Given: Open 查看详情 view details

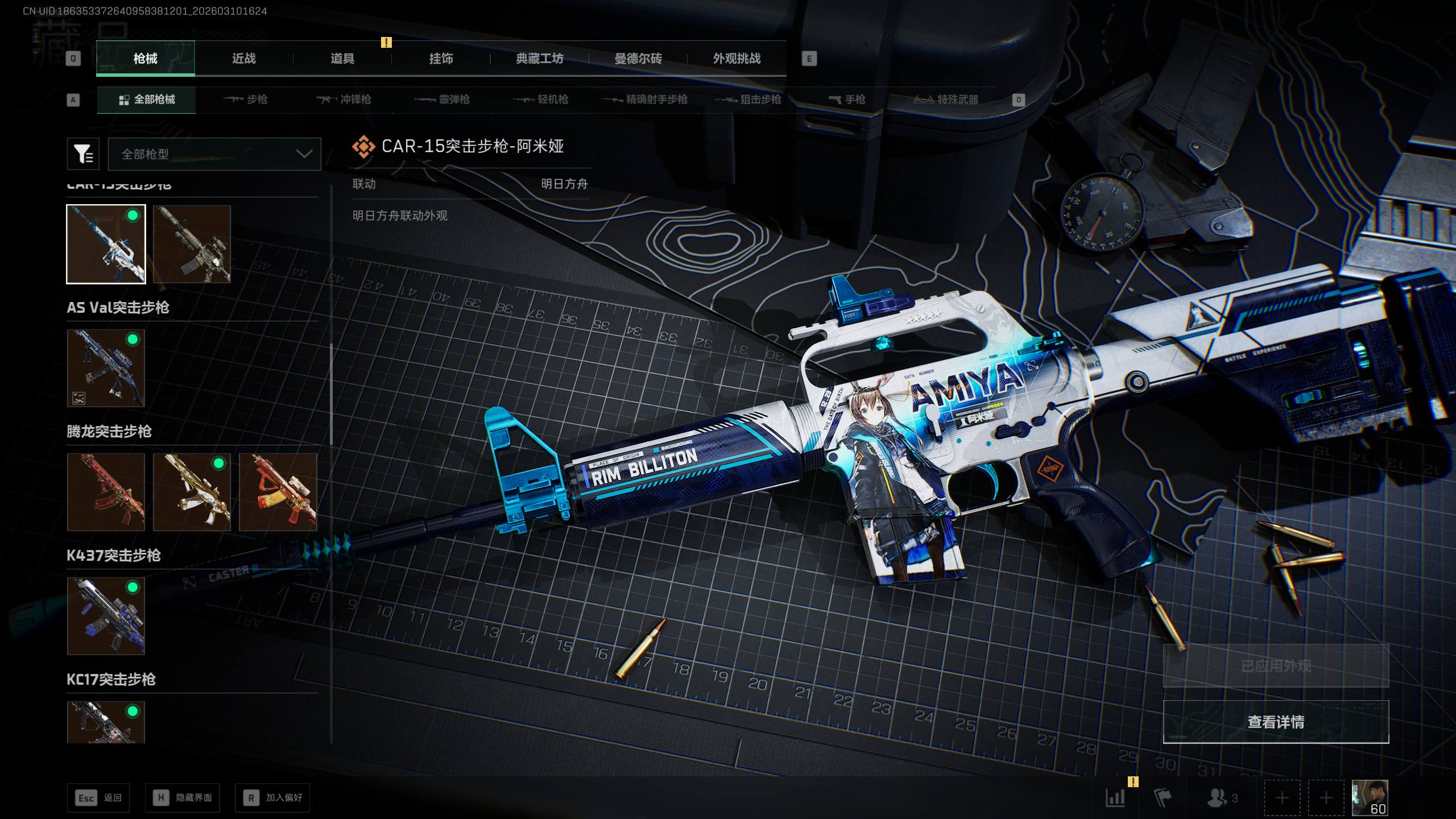Looking at the screenshot, I should [x=1276, y=722].
